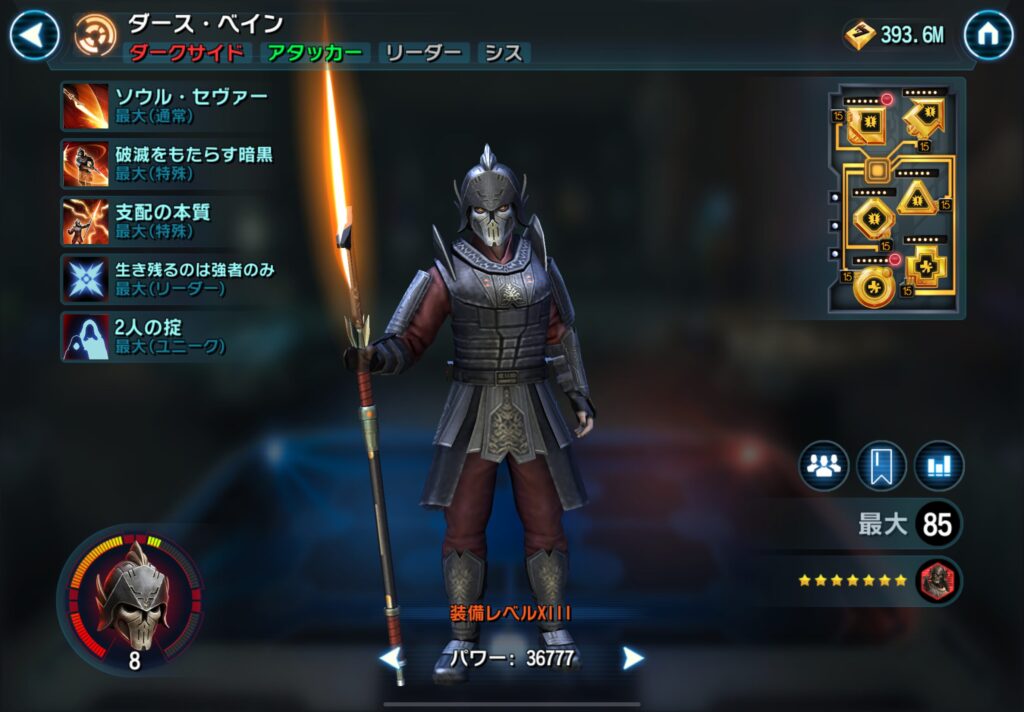This screenshot has width=1024, height=712.
Task: Open the bar-chart stats button
Action: coord(939,466)
